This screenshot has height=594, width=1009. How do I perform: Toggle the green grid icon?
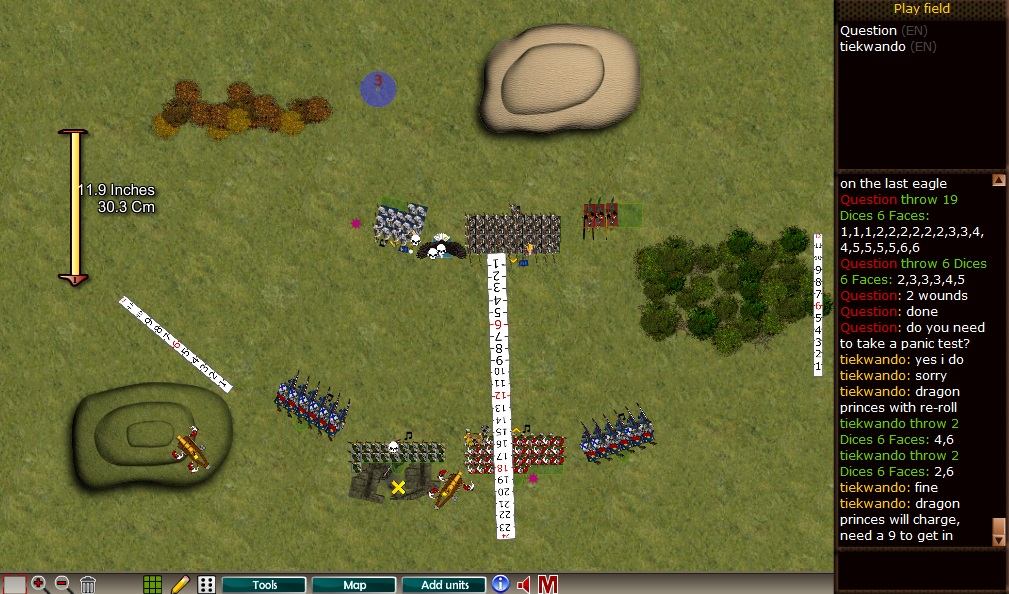pos(153,585)
